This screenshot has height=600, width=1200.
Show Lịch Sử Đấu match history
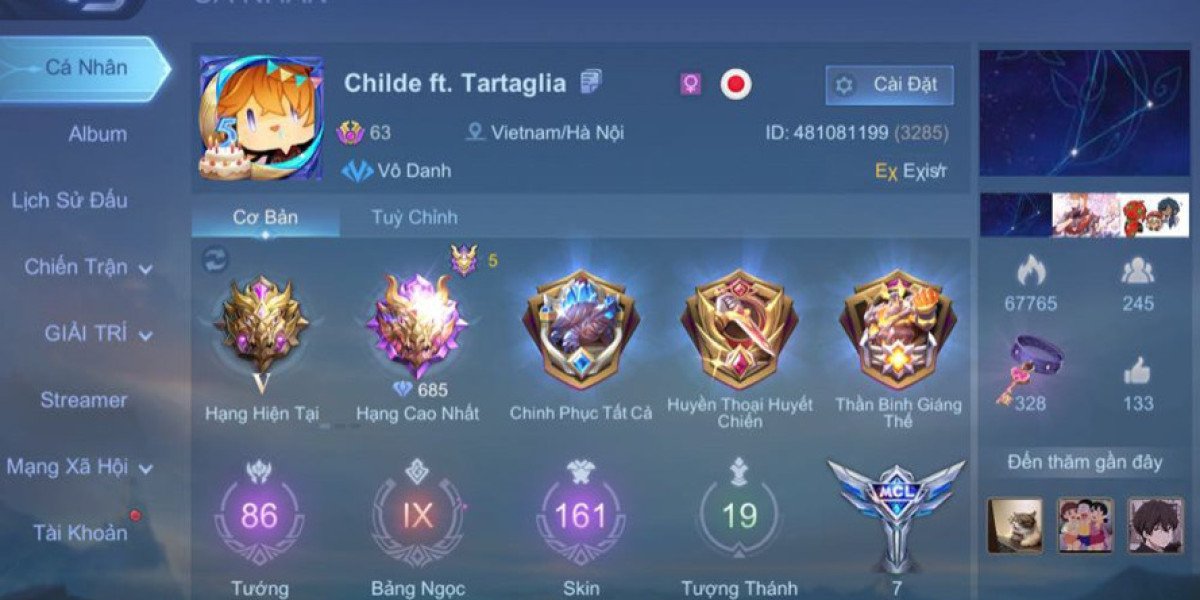tap(70, 200)
